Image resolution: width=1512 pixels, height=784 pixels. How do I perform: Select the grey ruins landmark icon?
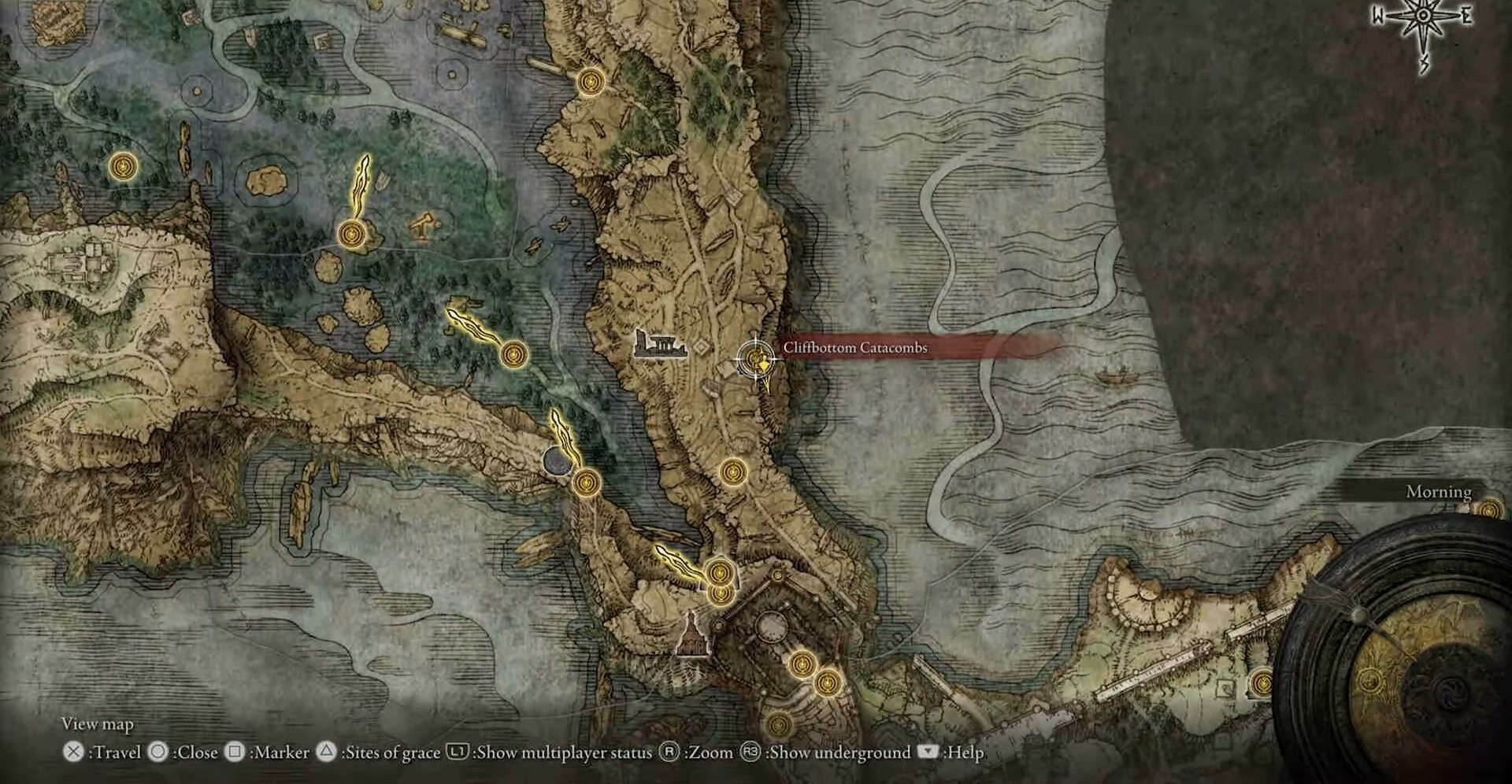click(660, 346)
